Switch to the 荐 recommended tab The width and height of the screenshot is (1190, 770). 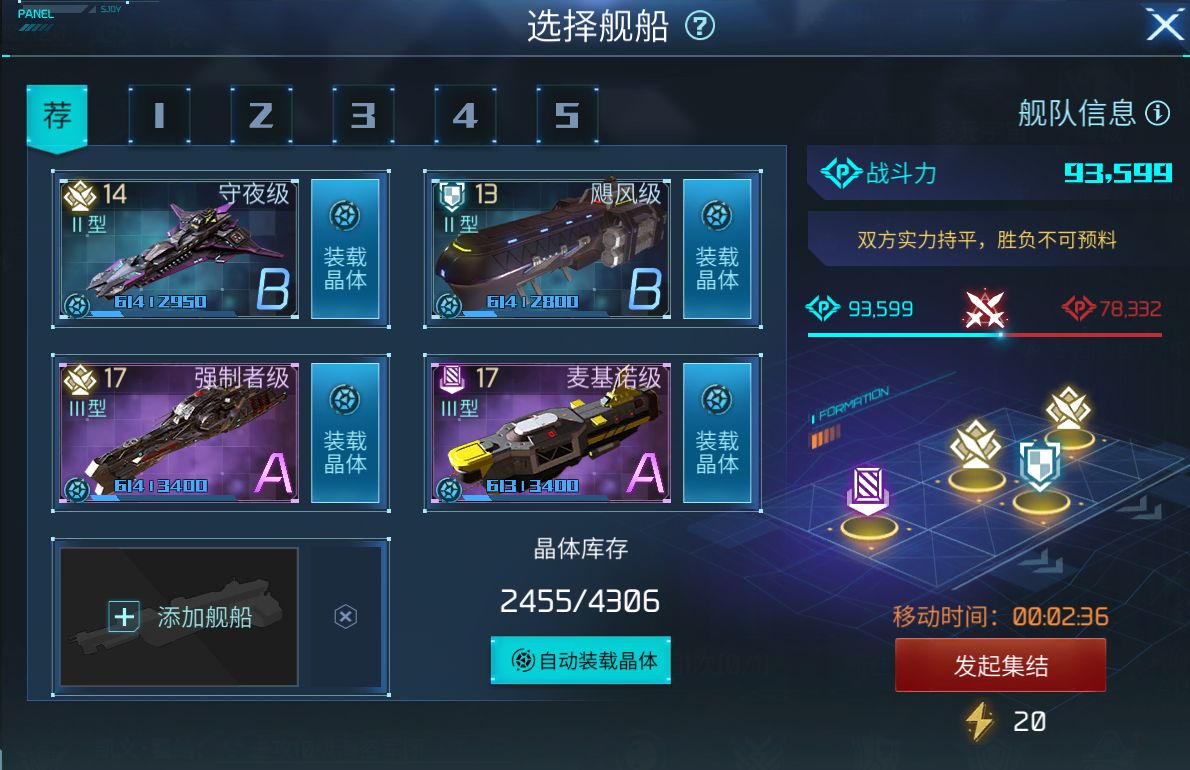coord(57,116)
